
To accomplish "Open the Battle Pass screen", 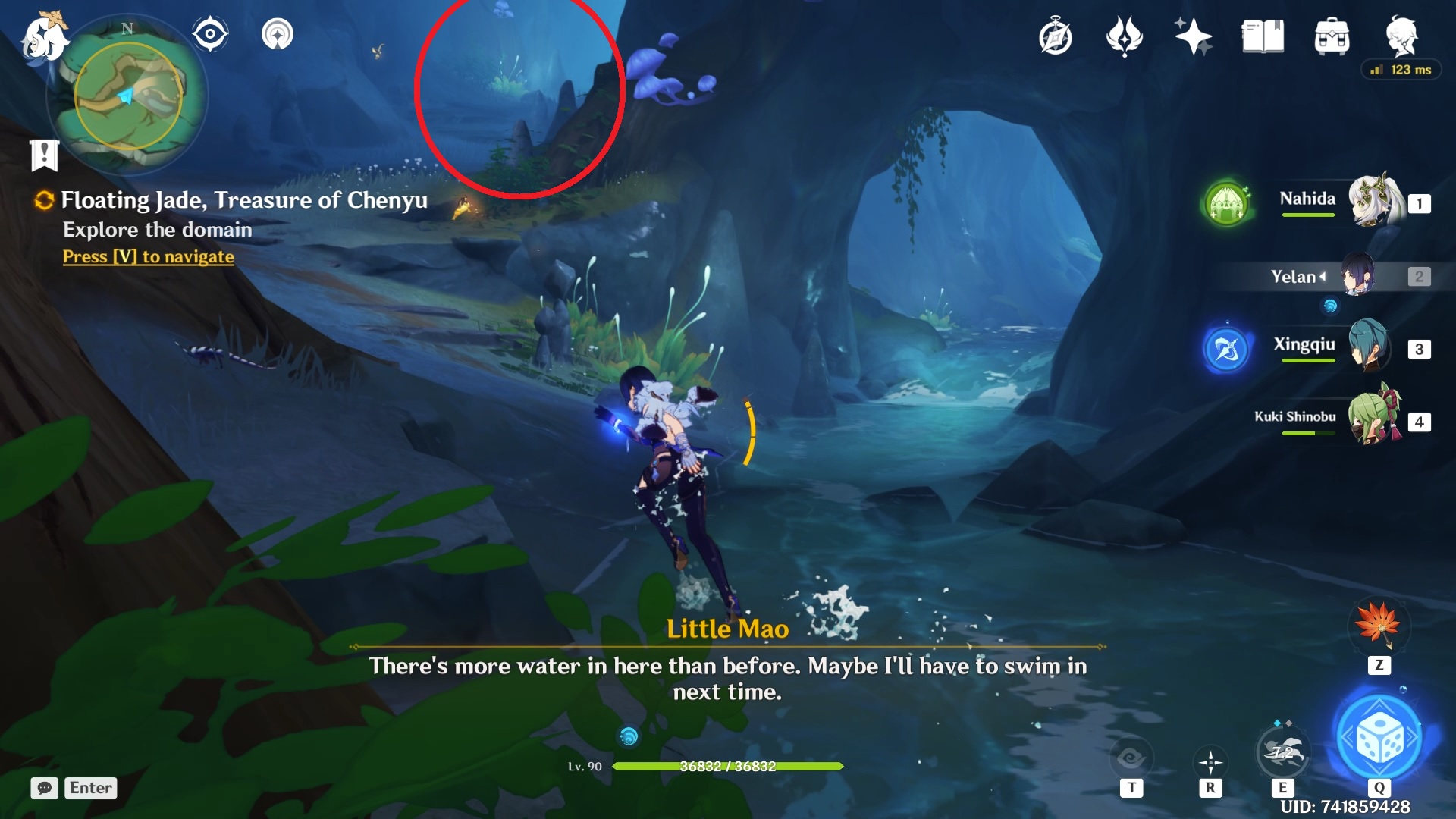I will (1125, 36).
